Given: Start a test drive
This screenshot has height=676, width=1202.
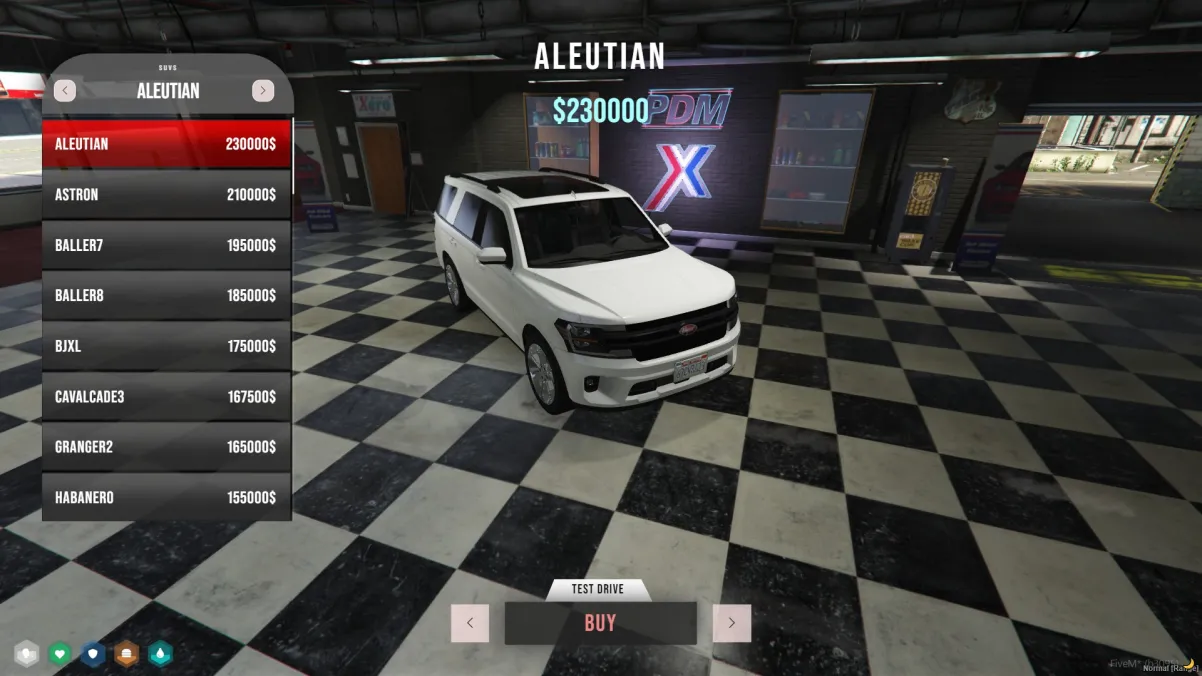Looking at the screenshot, I should click(598, 590).
